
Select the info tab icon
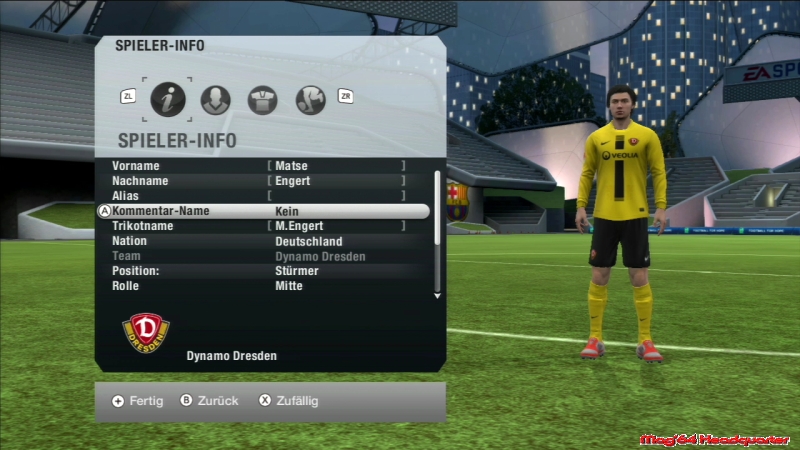coord(168,99)
